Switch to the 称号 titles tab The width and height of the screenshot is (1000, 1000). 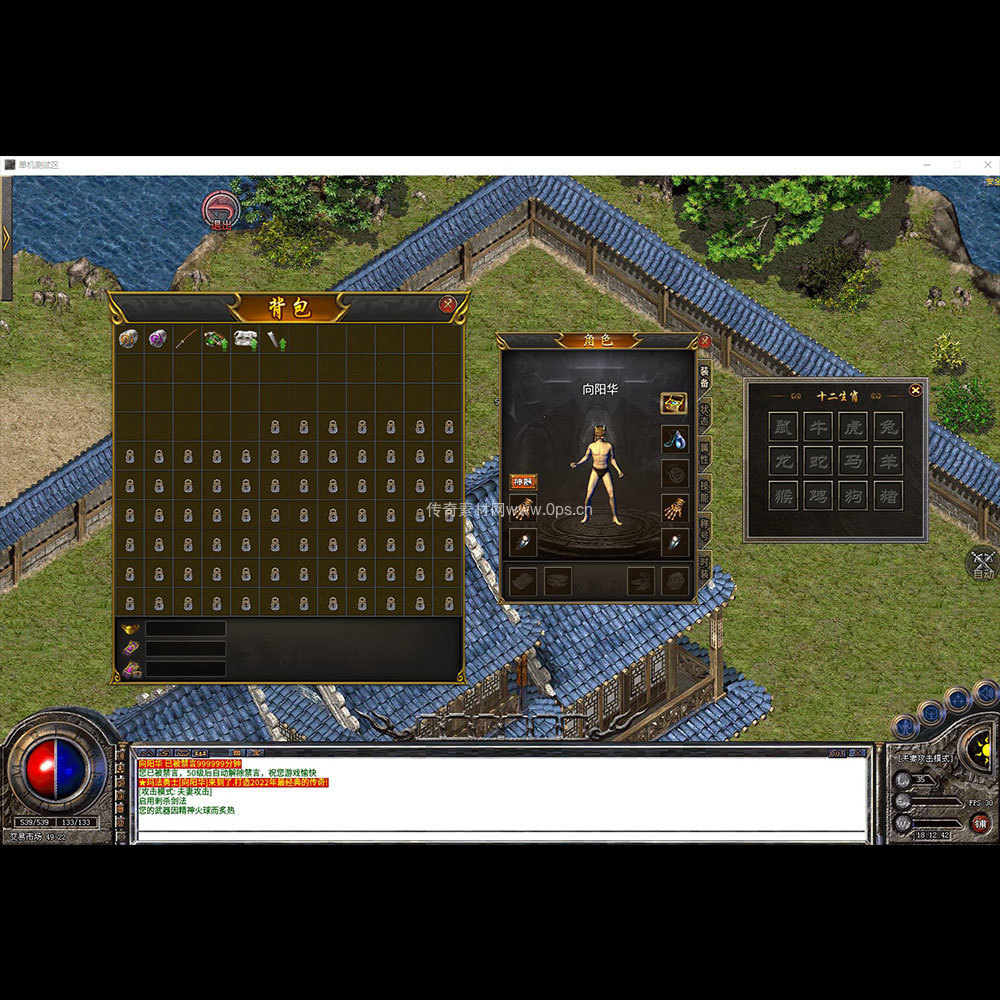click(704, 531)
